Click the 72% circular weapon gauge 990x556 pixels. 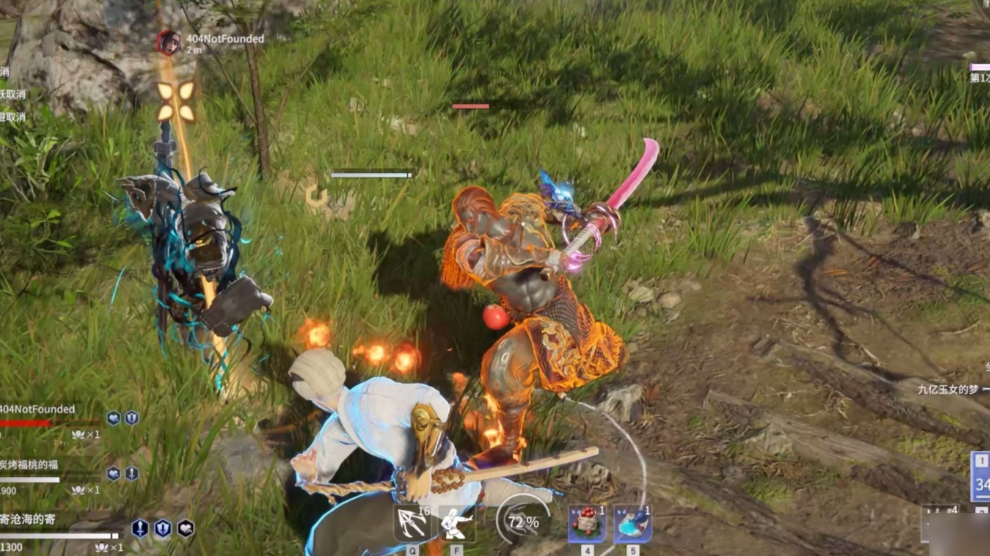522,521
